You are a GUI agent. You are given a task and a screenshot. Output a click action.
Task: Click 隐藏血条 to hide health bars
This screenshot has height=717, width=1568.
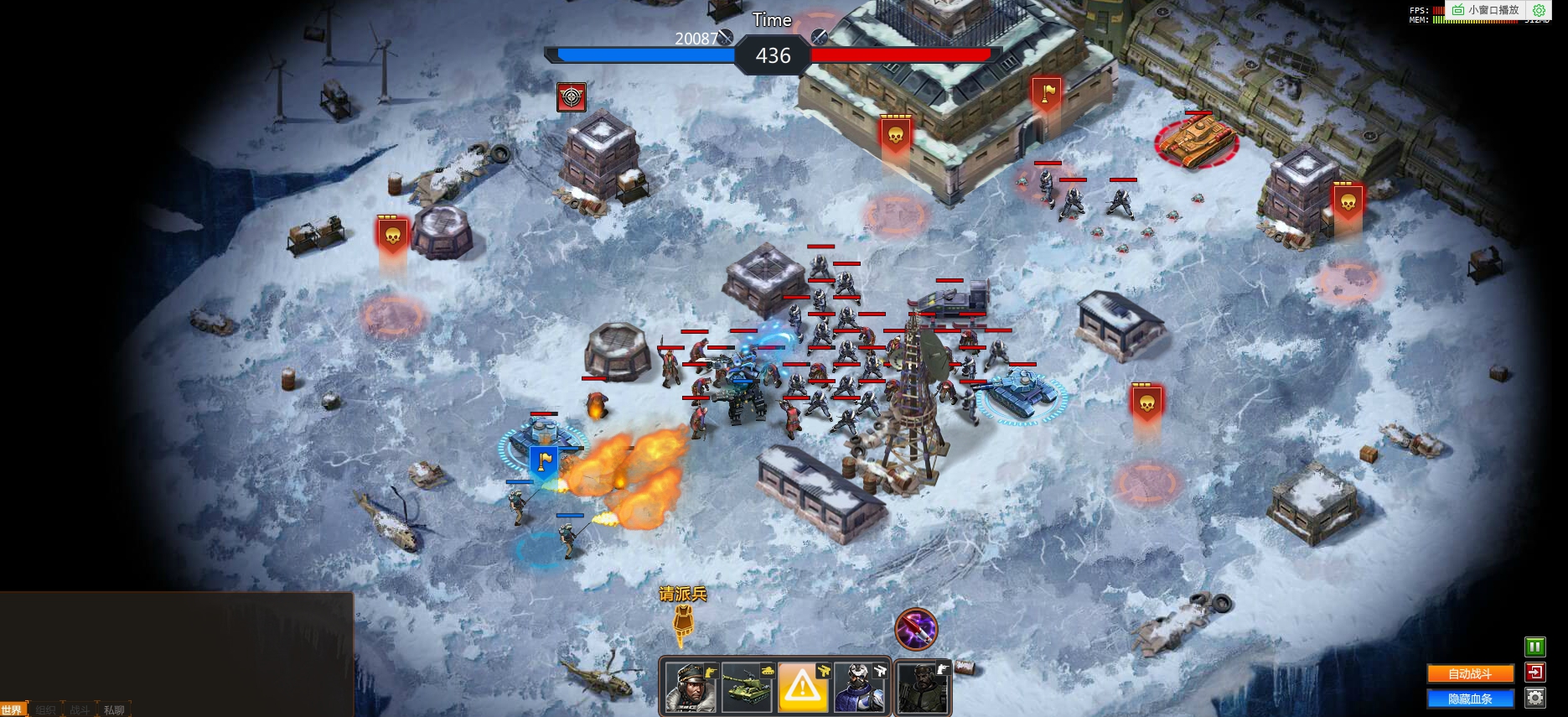pyautogui.click(x=1470, y=699)
